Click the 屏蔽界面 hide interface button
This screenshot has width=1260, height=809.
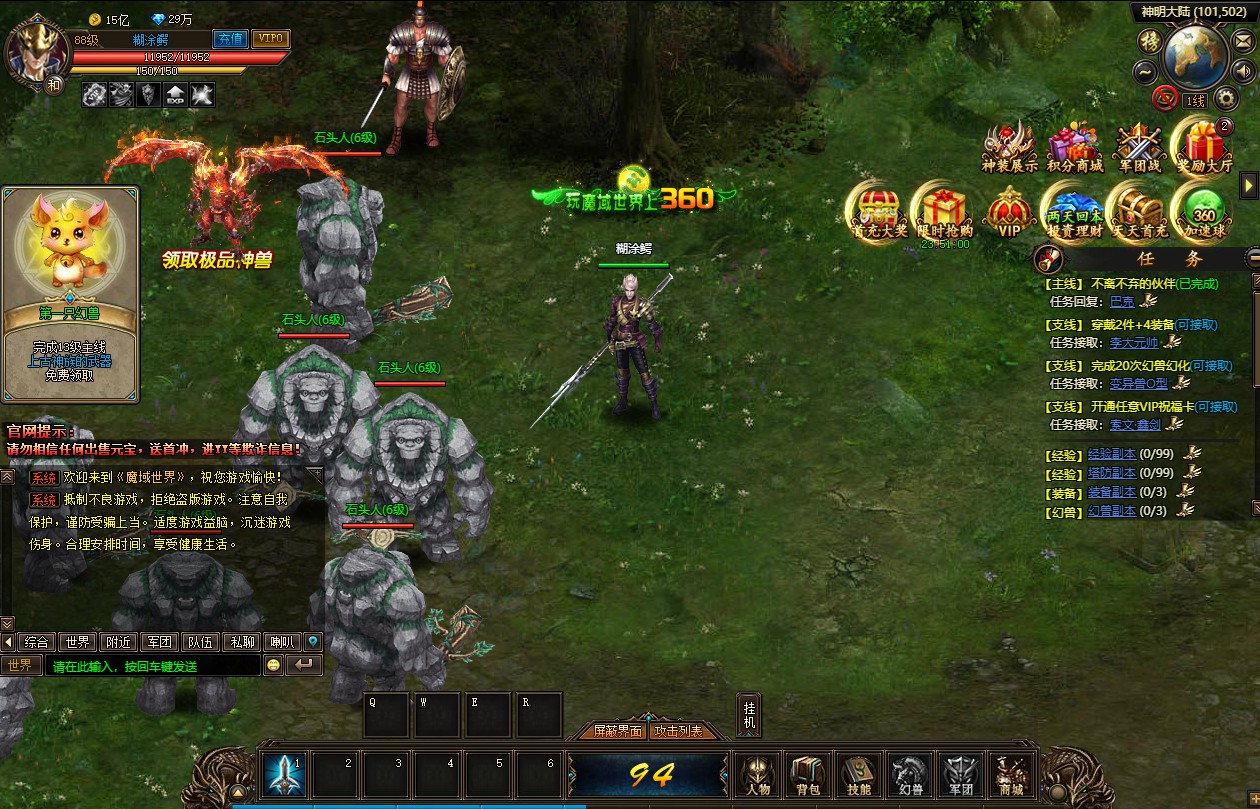618,731
